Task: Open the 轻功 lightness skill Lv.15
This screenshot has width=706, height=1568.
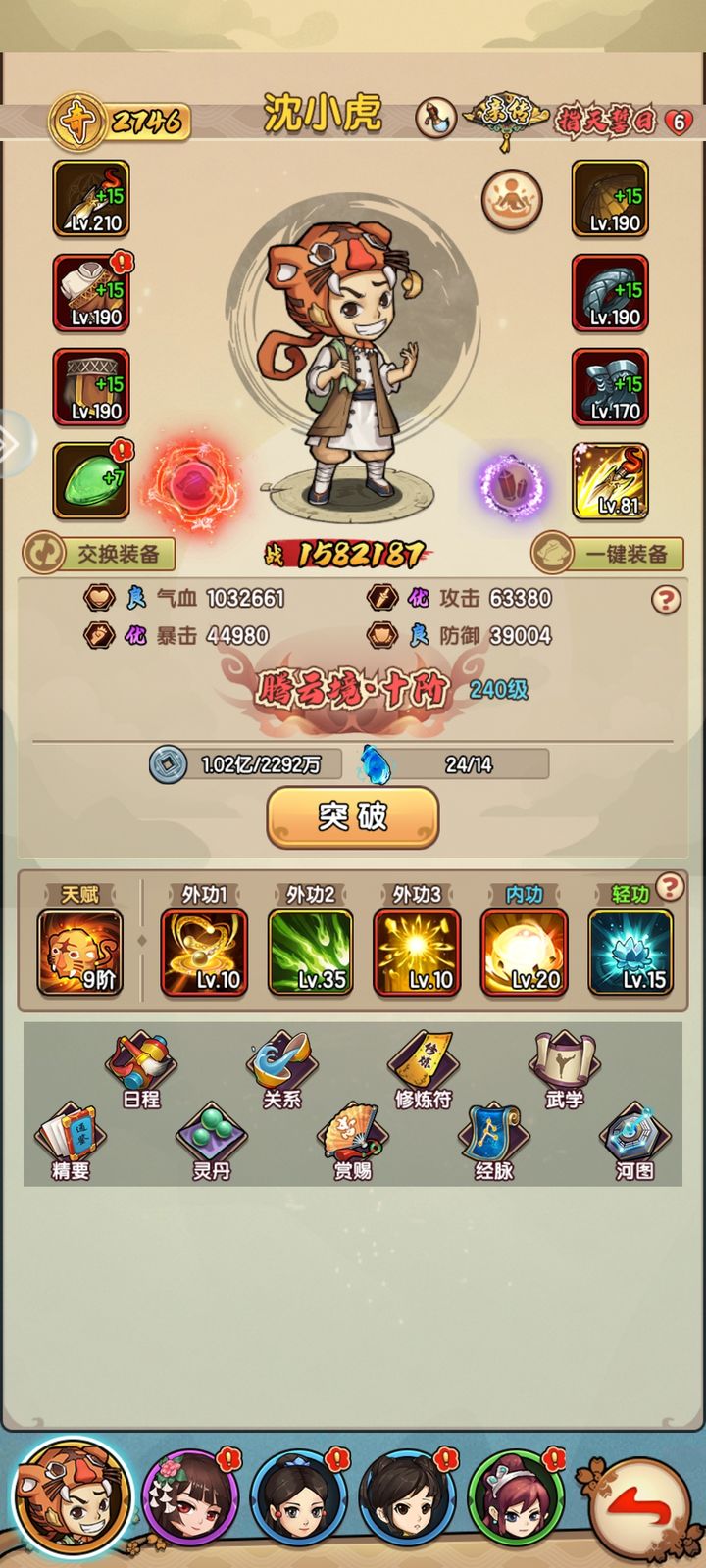Action: (630, 953)
